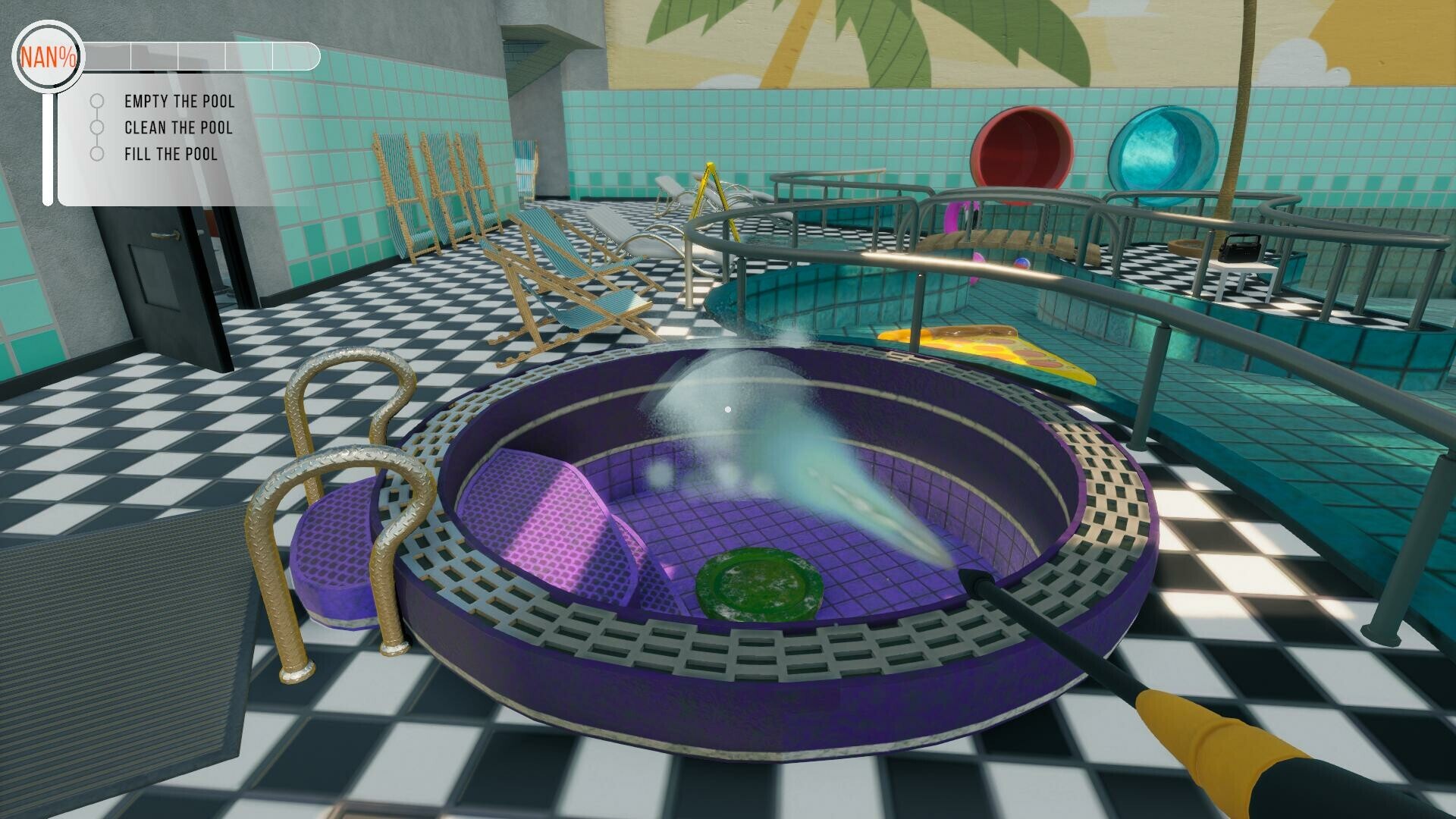The height and width of the screenshot is (819, 1456).
Task: Select the "Fill the Pool" task text
Action: click(171, 155)
